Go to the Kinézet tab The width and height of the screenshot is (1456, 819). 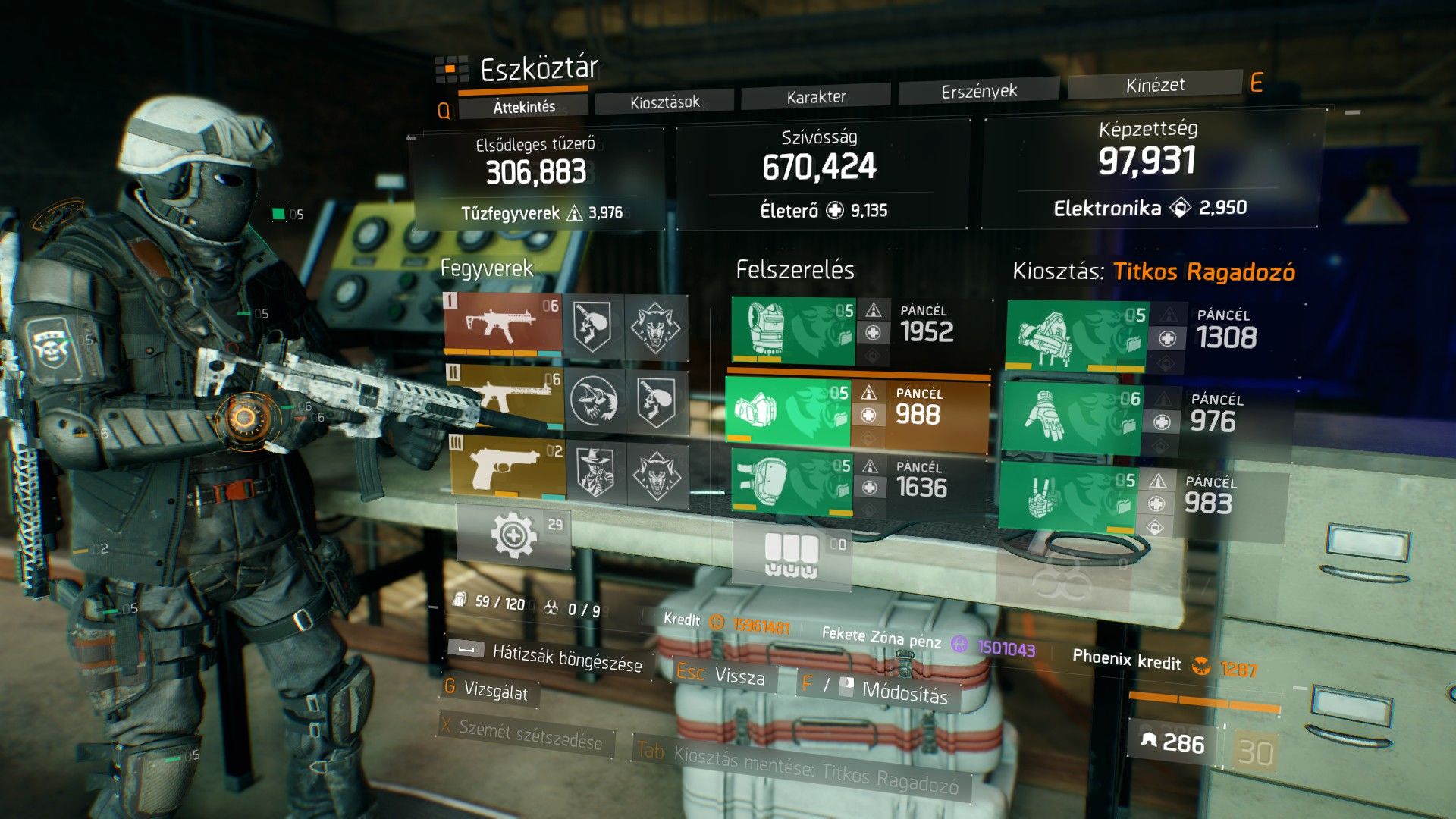pos(1154,85)
